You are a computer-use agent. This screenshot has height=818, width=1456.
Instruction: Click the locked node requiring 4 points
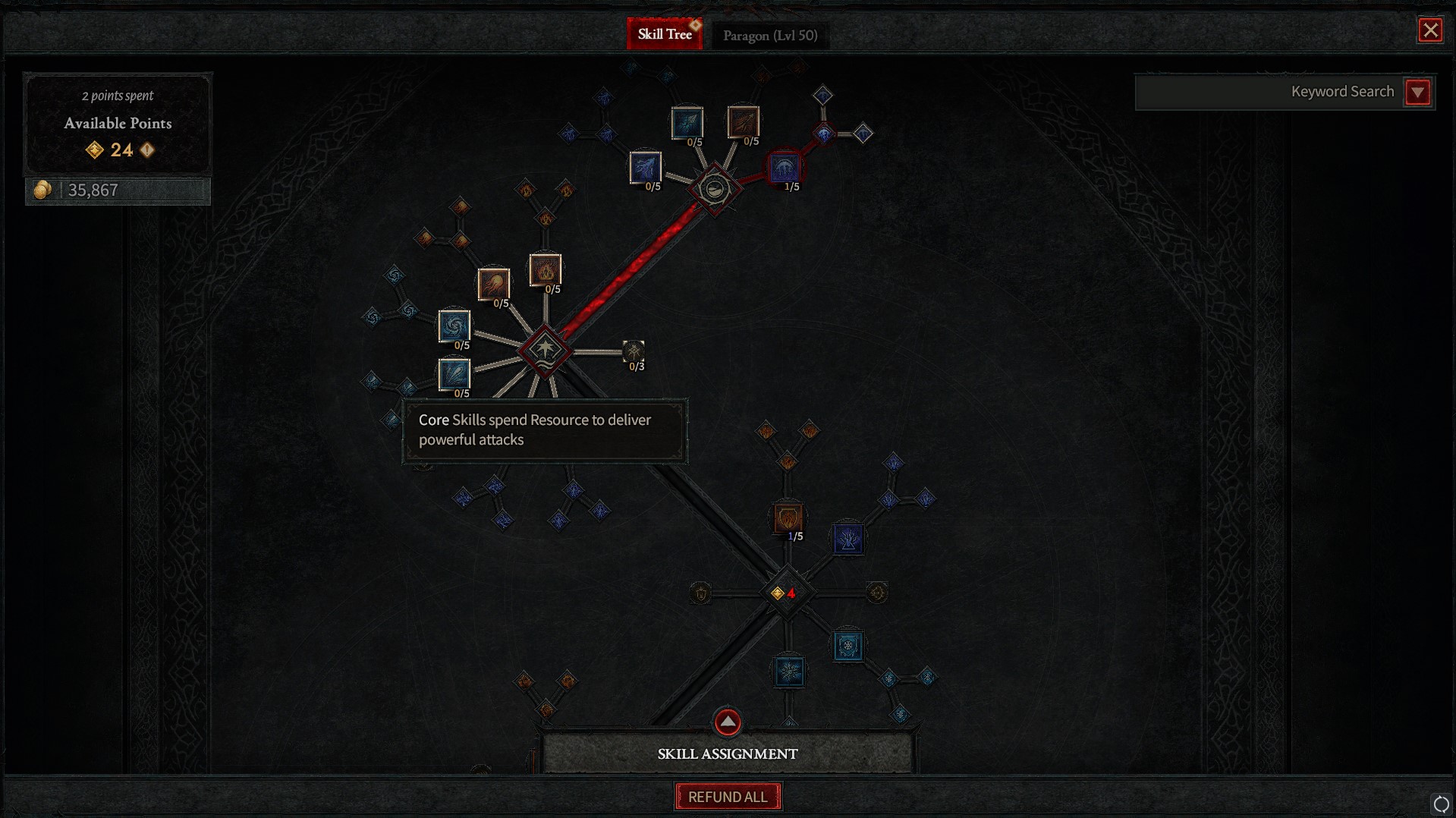786,593
